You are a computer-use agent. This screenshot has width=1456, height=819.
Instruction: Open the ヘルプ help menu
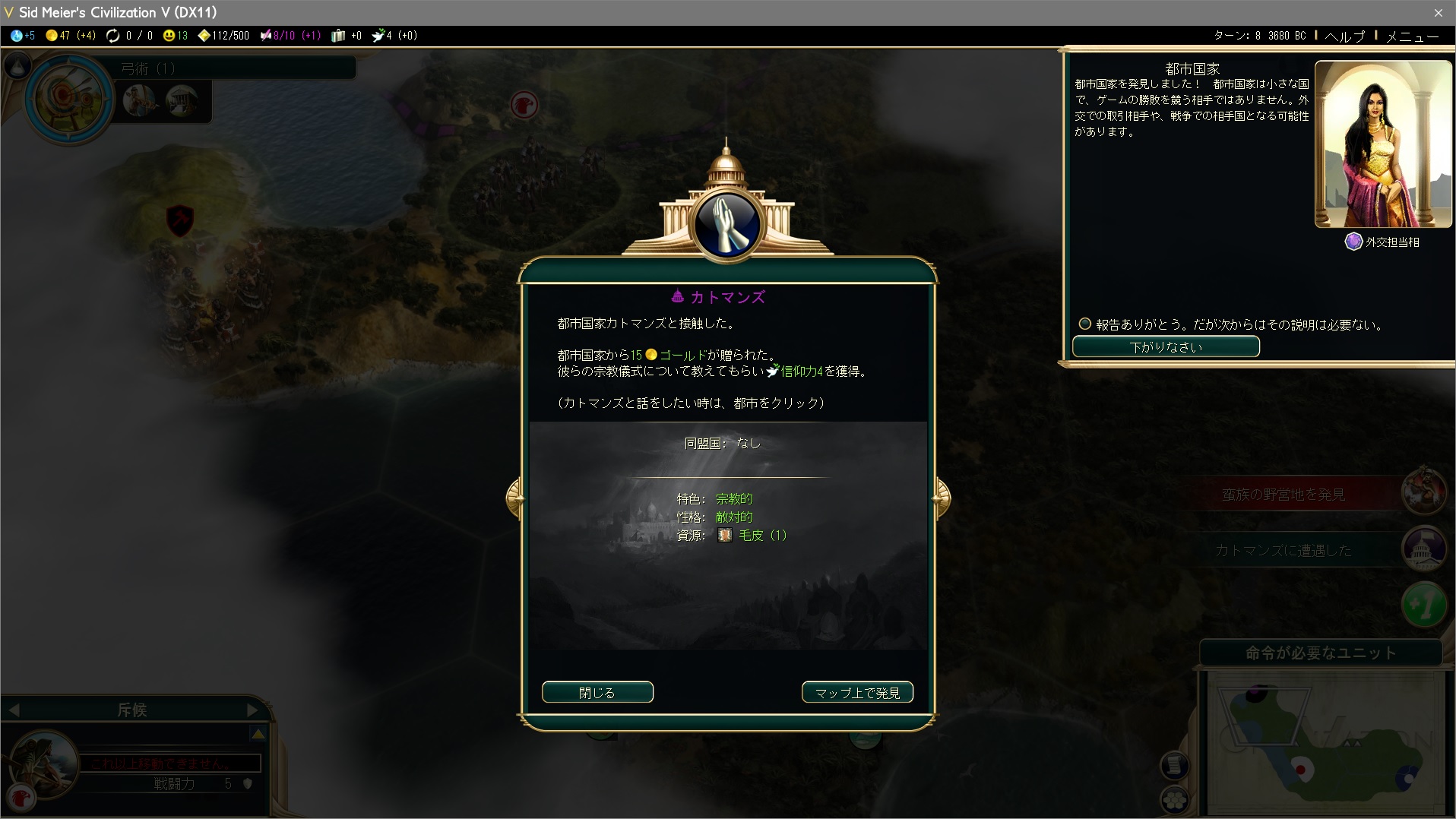point(1344,36)
